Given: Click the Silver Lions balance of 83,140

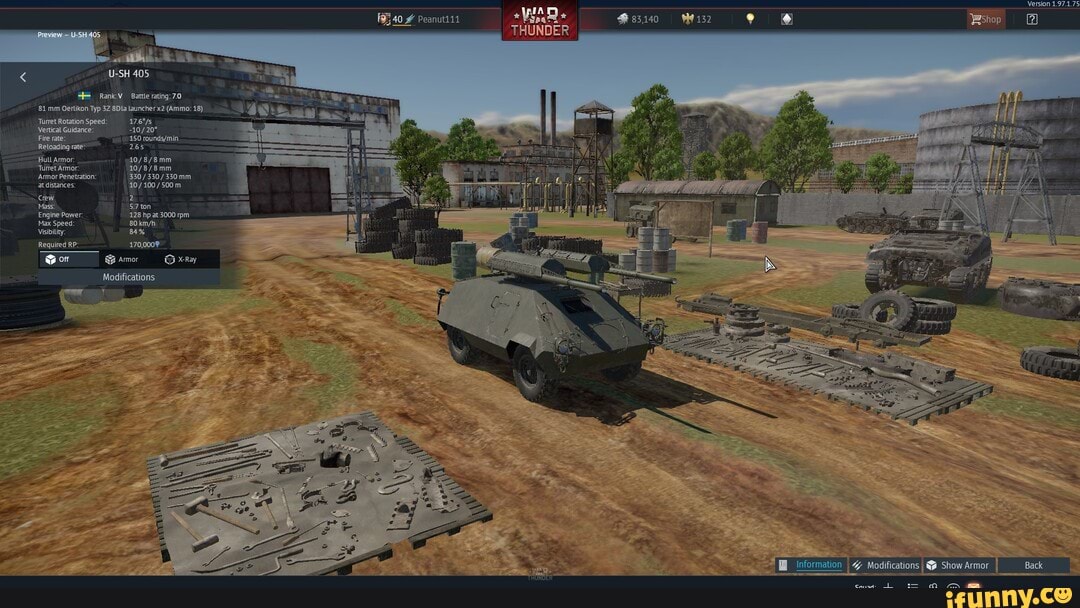Looking at the screenshot, I should click(x=637, y=19).
